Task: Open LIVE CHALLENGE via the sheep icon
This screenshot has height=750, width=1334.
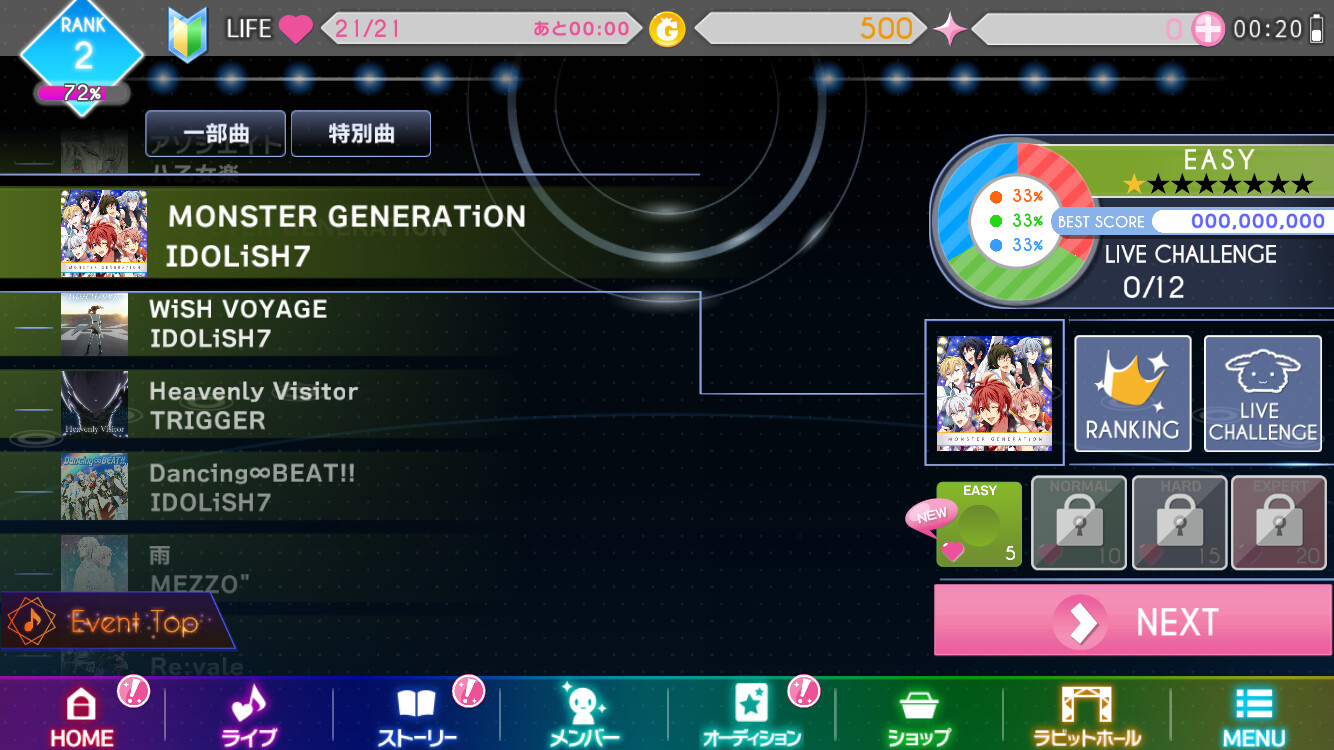Action: (x=1263, y=393)
